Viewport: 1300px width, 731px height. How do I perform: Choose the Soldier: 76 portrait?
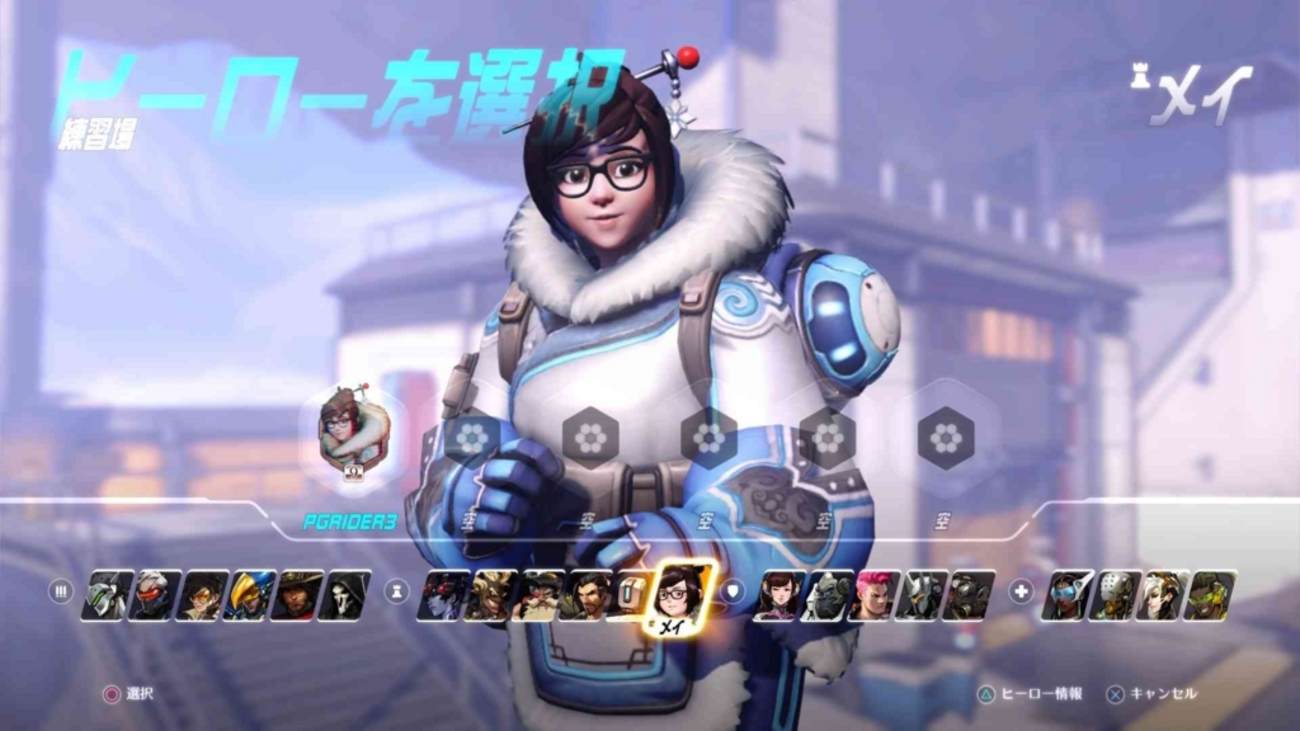pos(153,595)
